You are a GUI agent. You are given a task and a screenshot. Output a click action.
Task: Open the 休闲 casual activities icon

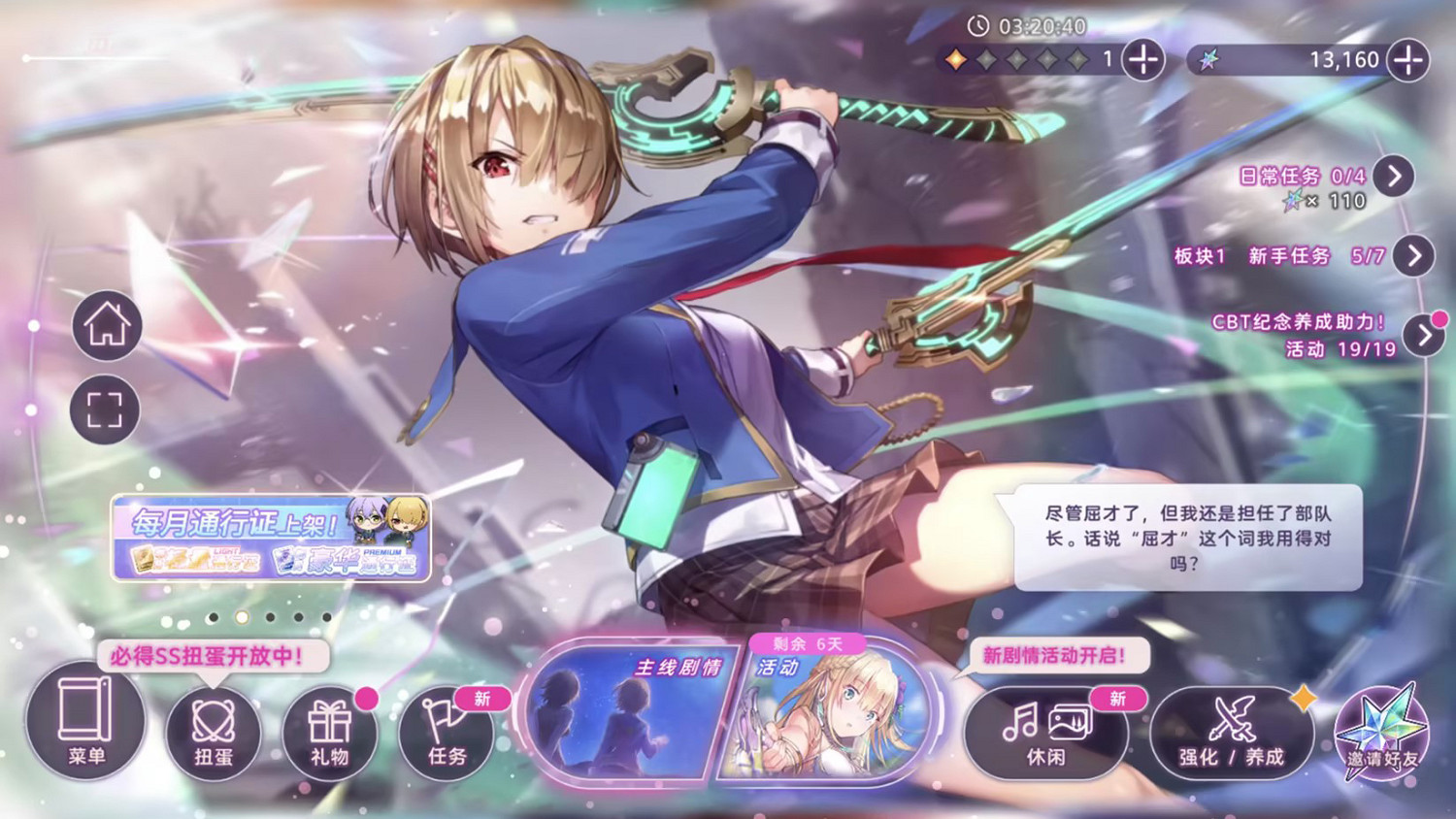1046,733
